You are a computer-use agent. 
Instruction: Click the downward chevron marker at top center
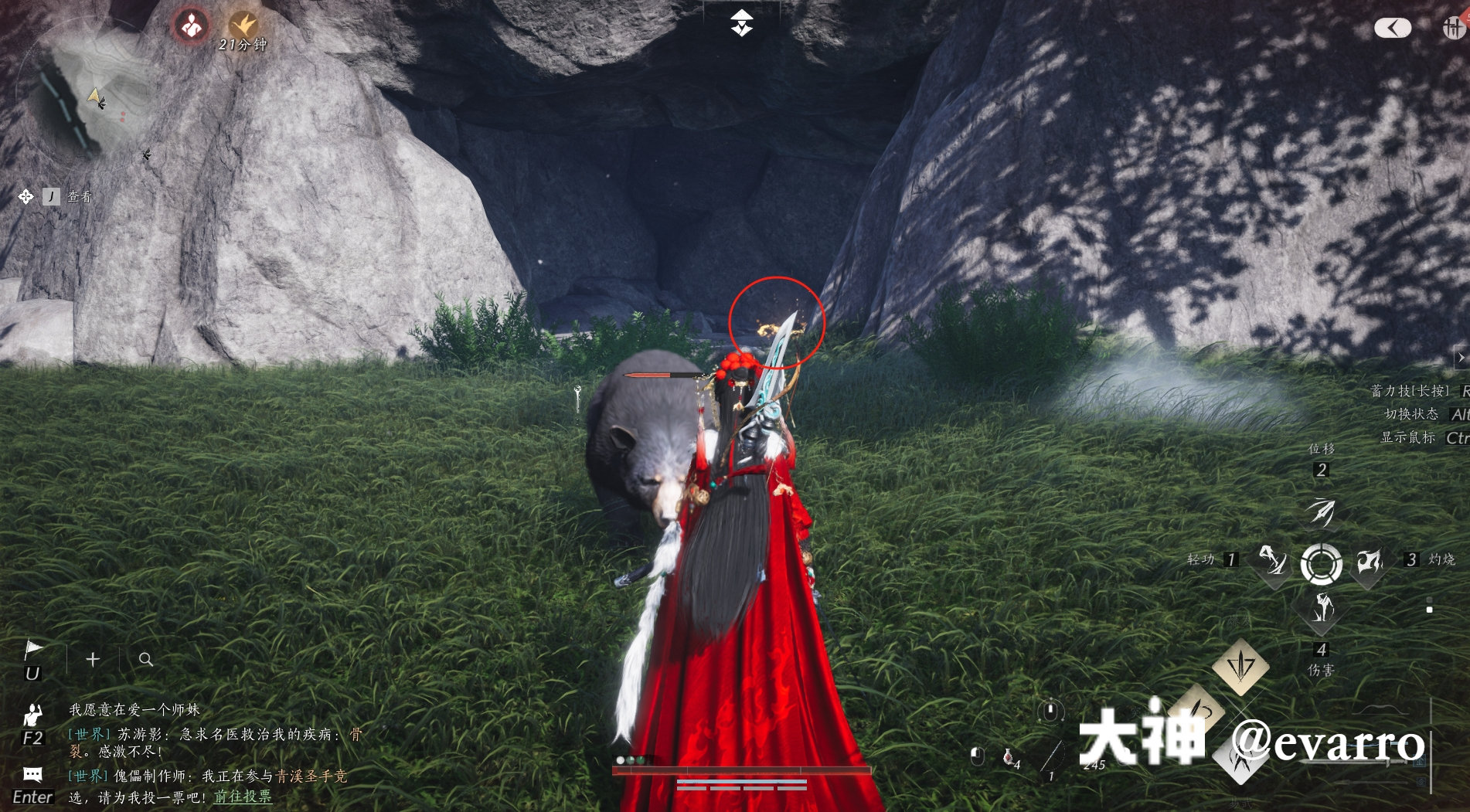pyautogui.click(x=742, y=23)
